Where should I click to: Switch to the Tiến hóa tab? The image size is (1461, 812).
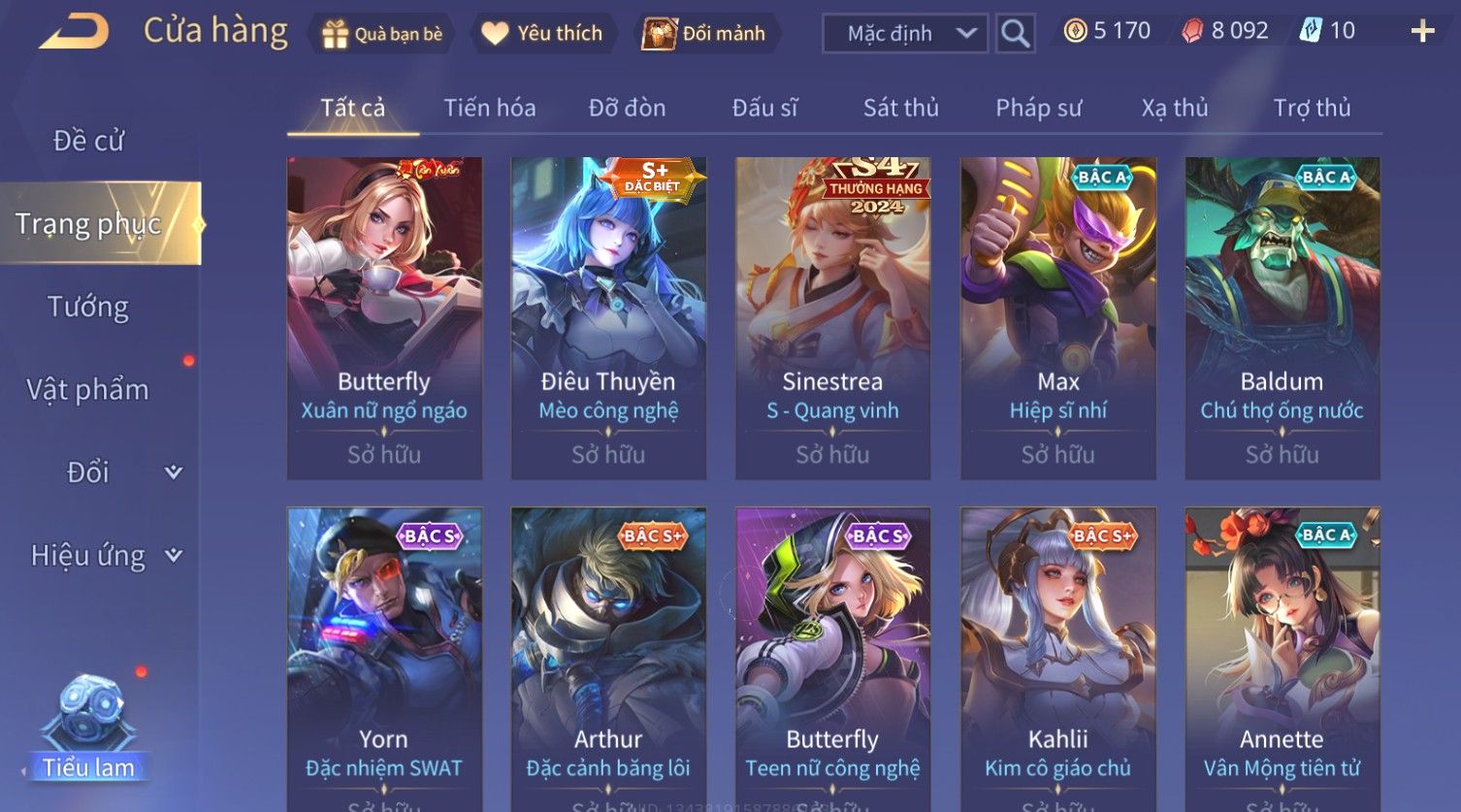(x=489, y=108)
